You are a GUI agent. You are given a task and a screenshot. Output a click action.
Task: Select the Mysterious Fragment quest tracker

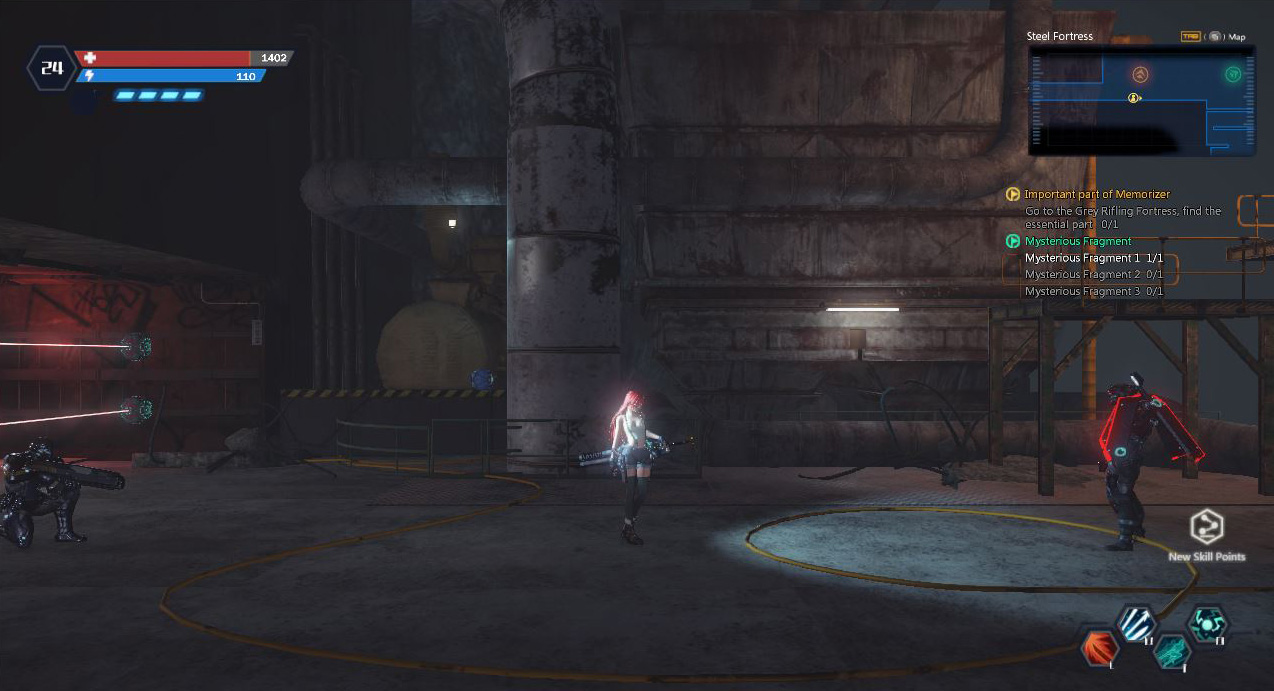point(1078,241)
